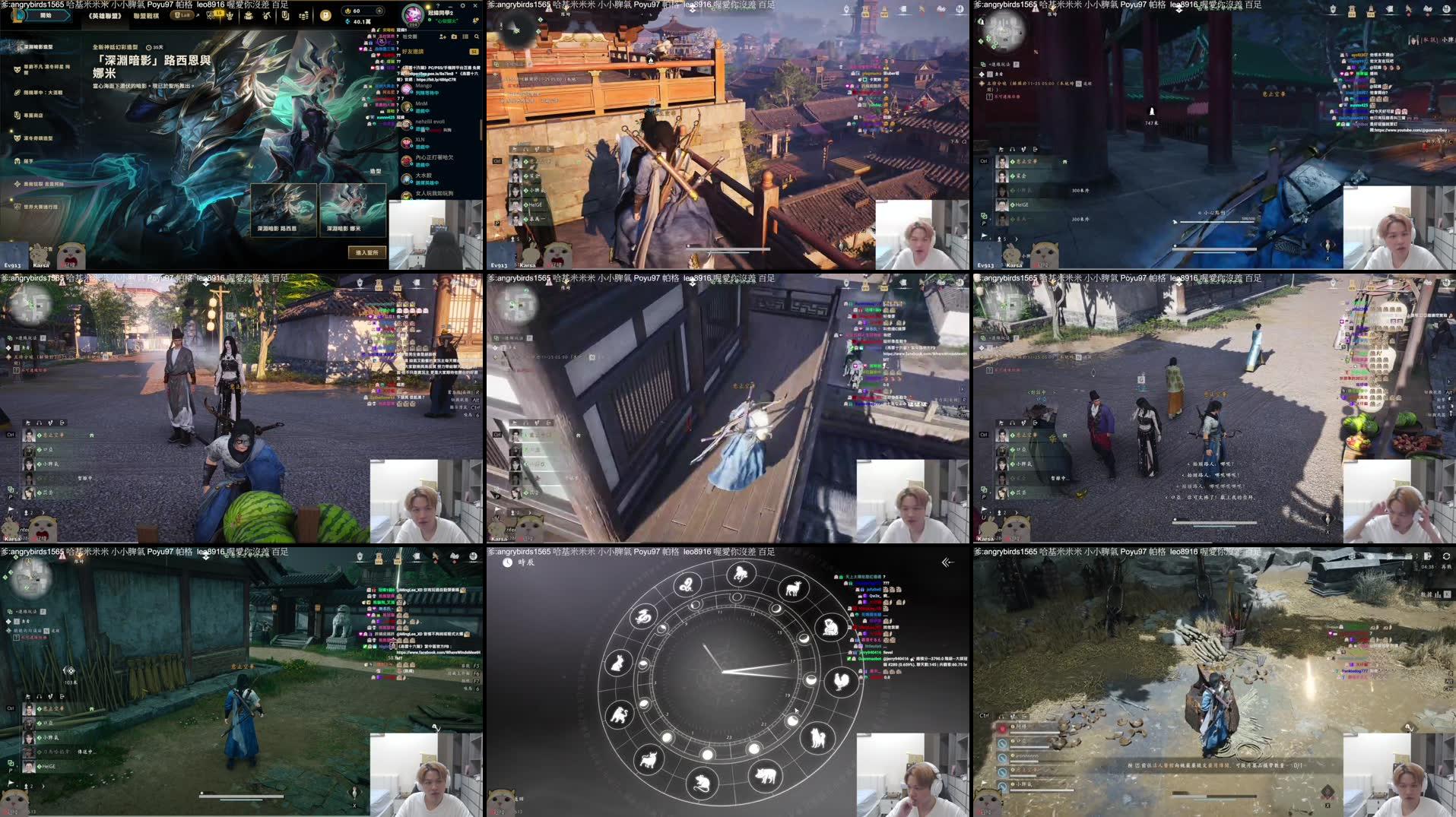Click the 進入聖所 button near the skins
The width and height of the screenshot is (1456, 817).
pyautogui.click(x=367, y=253)
